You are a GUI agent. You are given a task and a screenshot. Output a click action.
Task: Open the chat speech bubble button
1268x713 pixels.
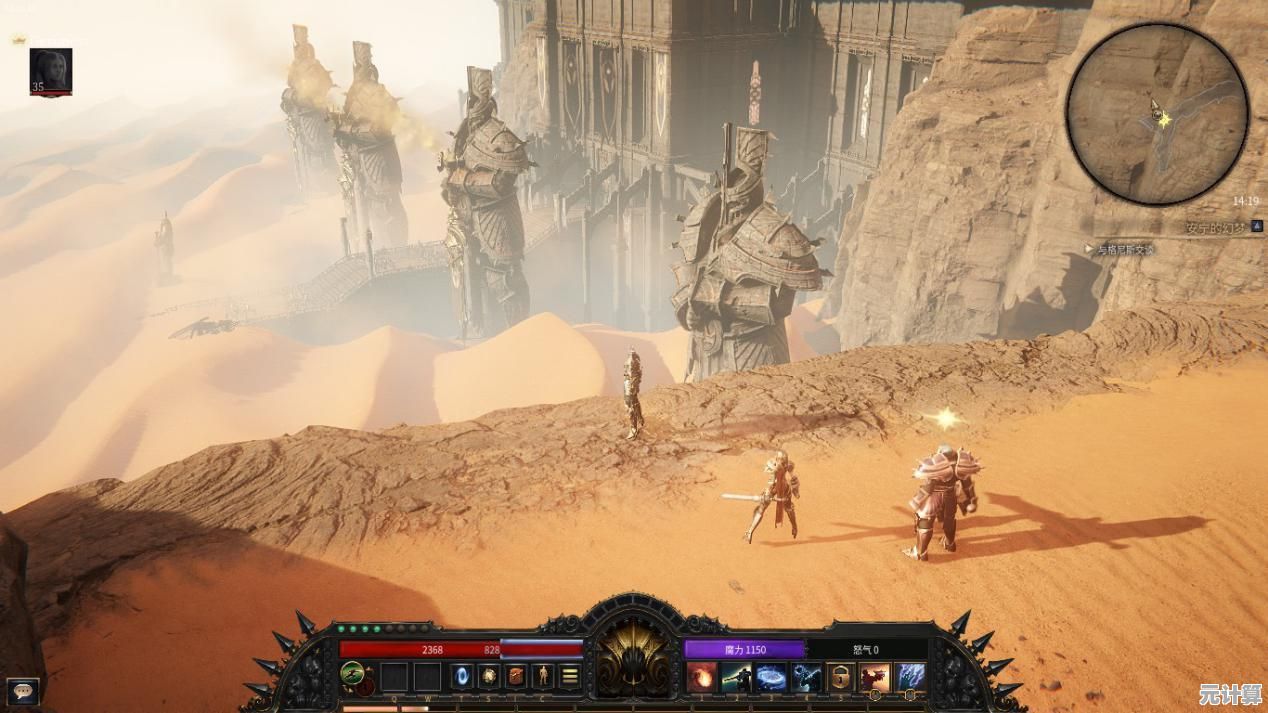click(23, 689)
